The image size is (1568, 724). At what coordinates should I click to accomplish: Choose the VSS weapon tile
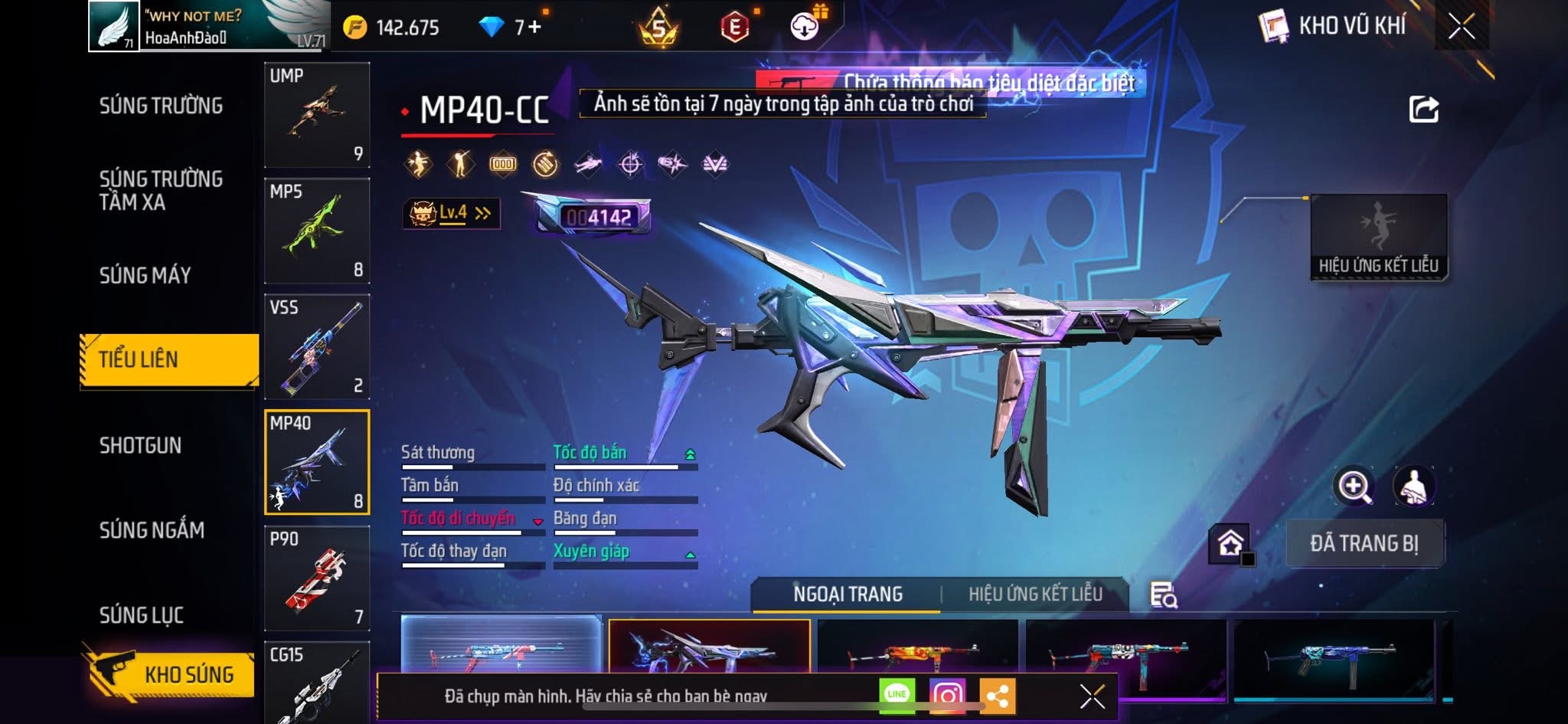pyautogui.click(x=317, y=347)
